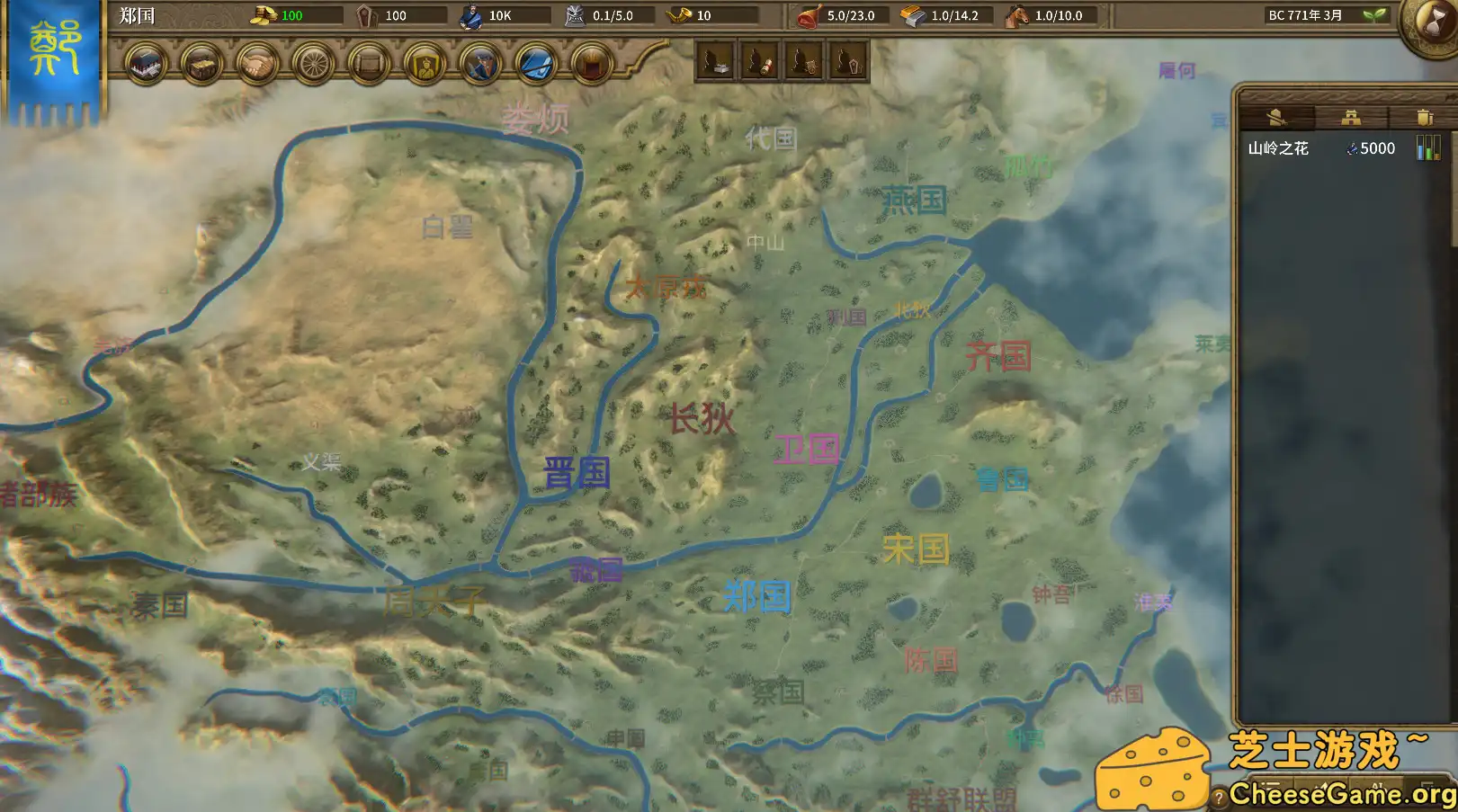The height and width of the screenshot is (812, 1458).
Task: Click the wheel technology icon
Action: coord(312,64)
